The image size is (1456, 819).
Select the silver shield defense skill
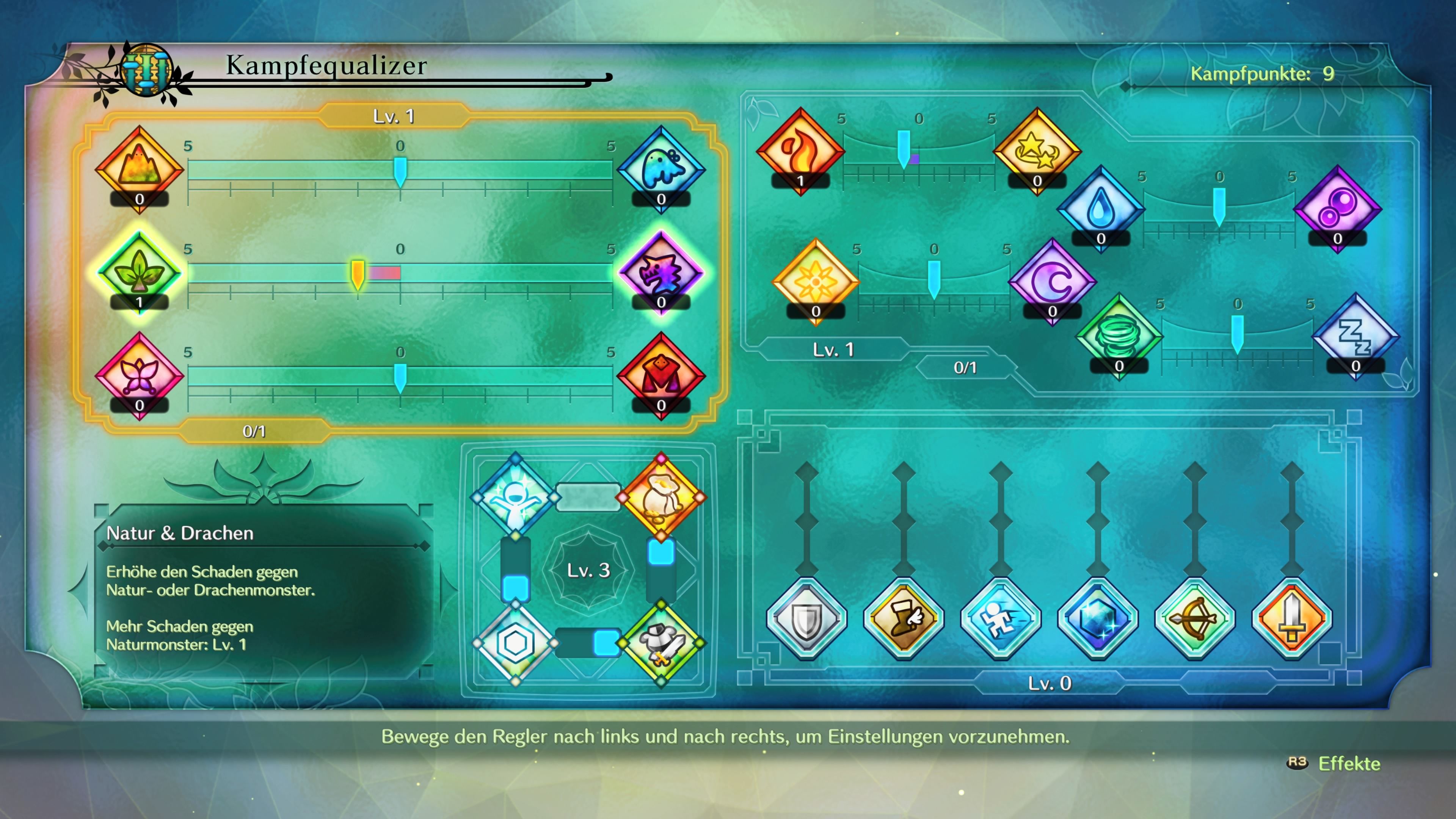806,618
